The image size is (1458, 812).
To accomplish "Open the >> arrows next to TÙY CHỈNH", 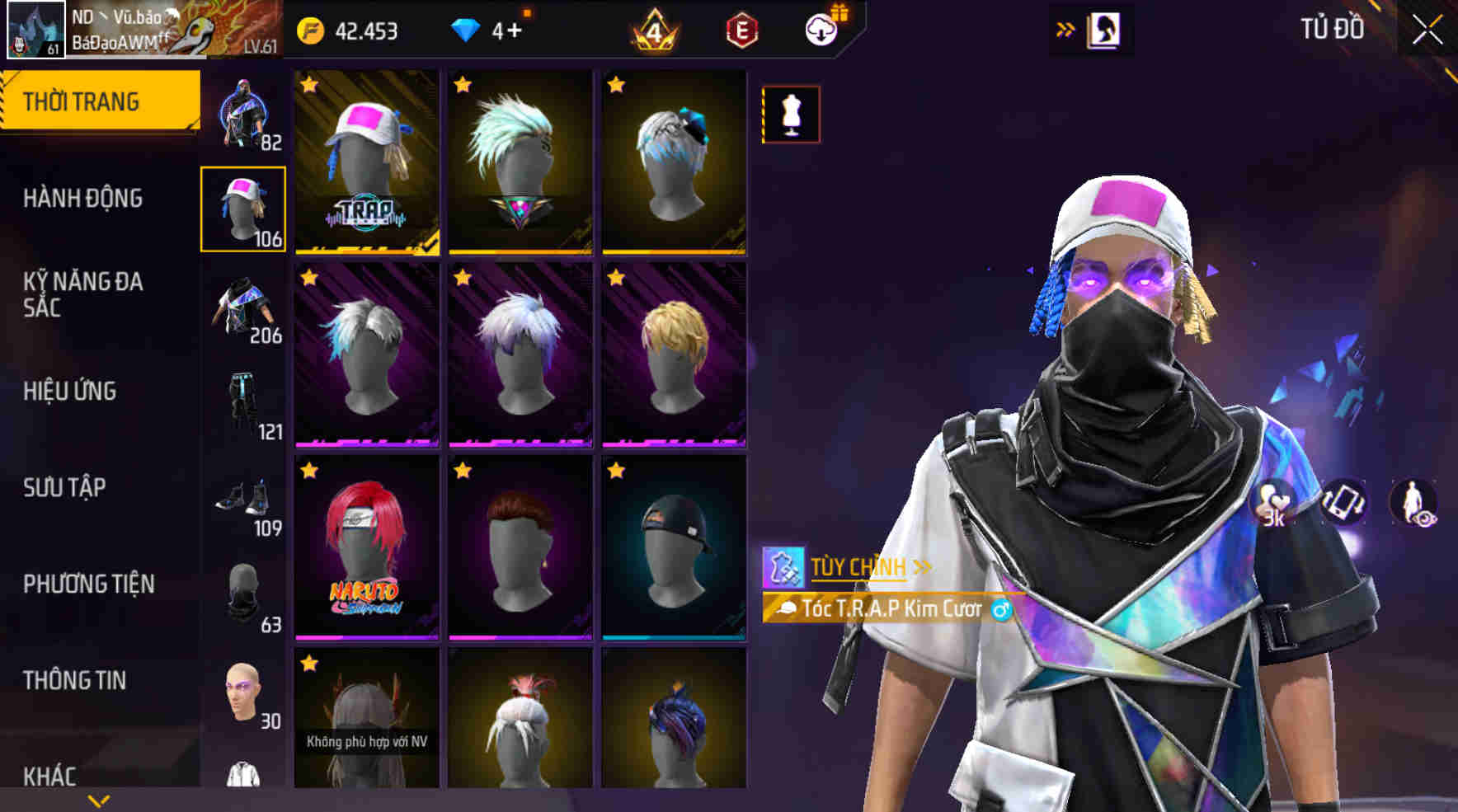I will (923, 566).
